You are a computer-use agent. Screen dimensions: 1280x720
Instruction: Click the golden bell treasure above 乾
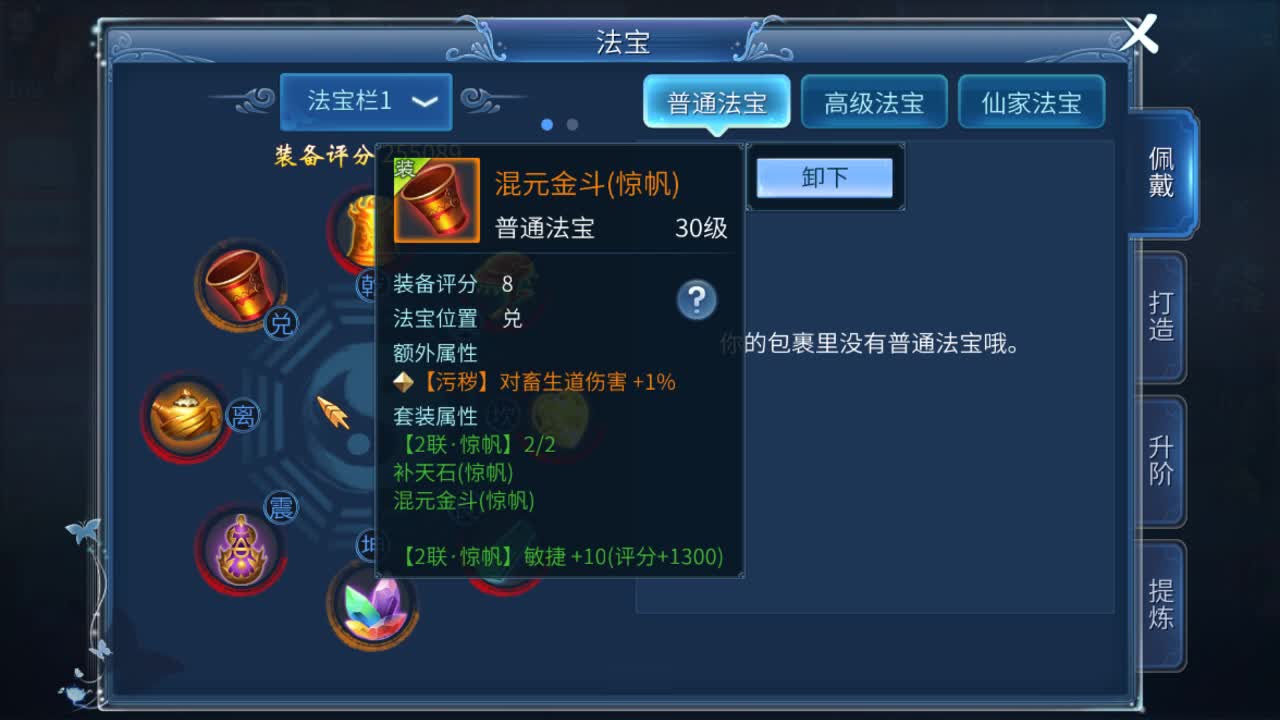coord(360,228)
